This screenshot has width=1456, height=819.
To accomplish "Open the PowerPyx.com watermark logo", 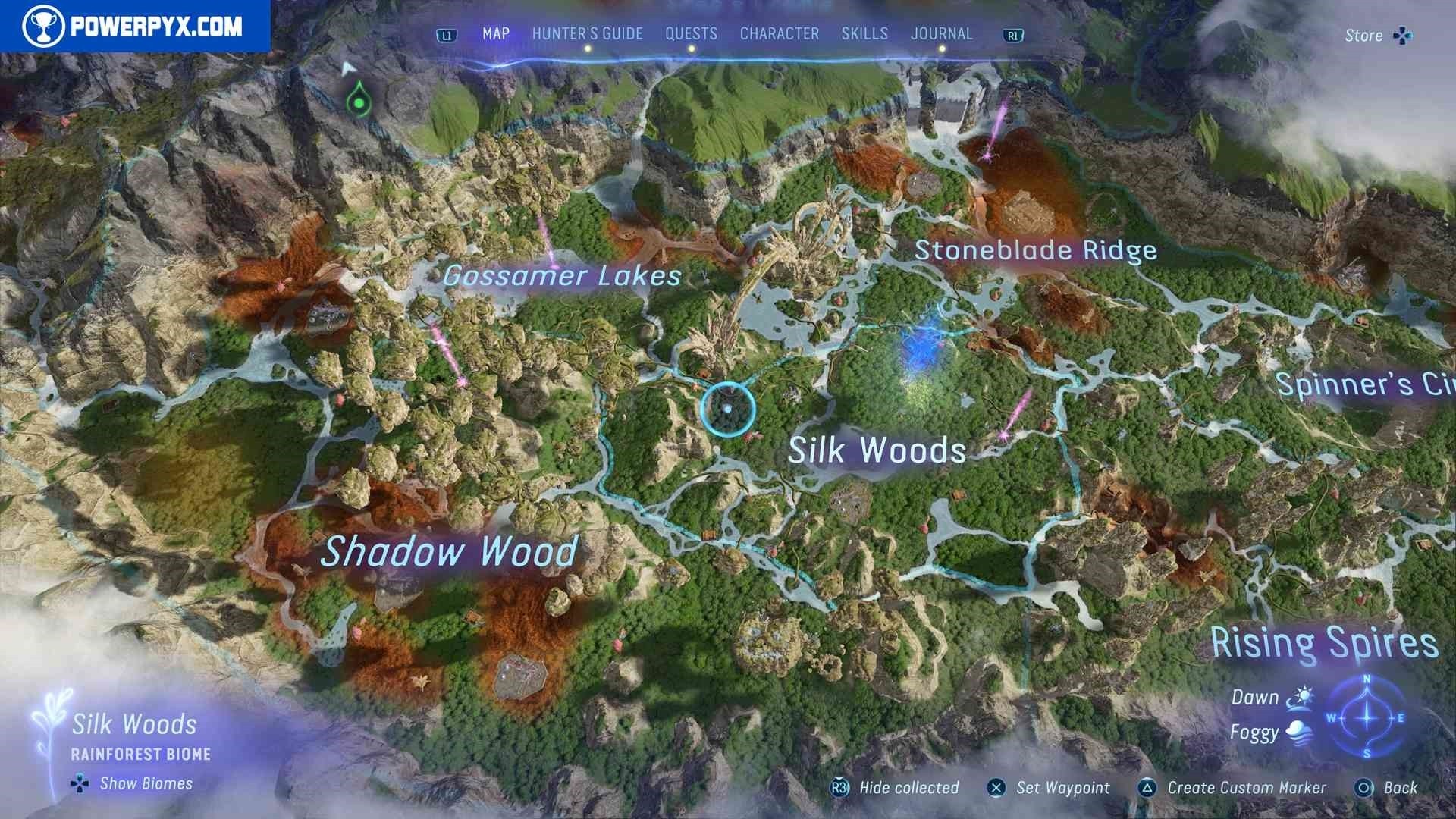I will tap(134, 27).
